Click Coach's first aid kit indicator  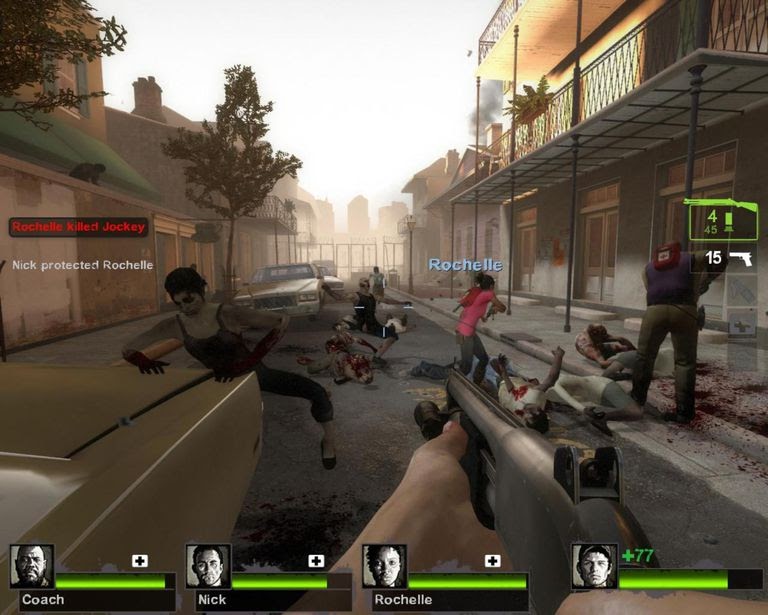click(140, 561)
